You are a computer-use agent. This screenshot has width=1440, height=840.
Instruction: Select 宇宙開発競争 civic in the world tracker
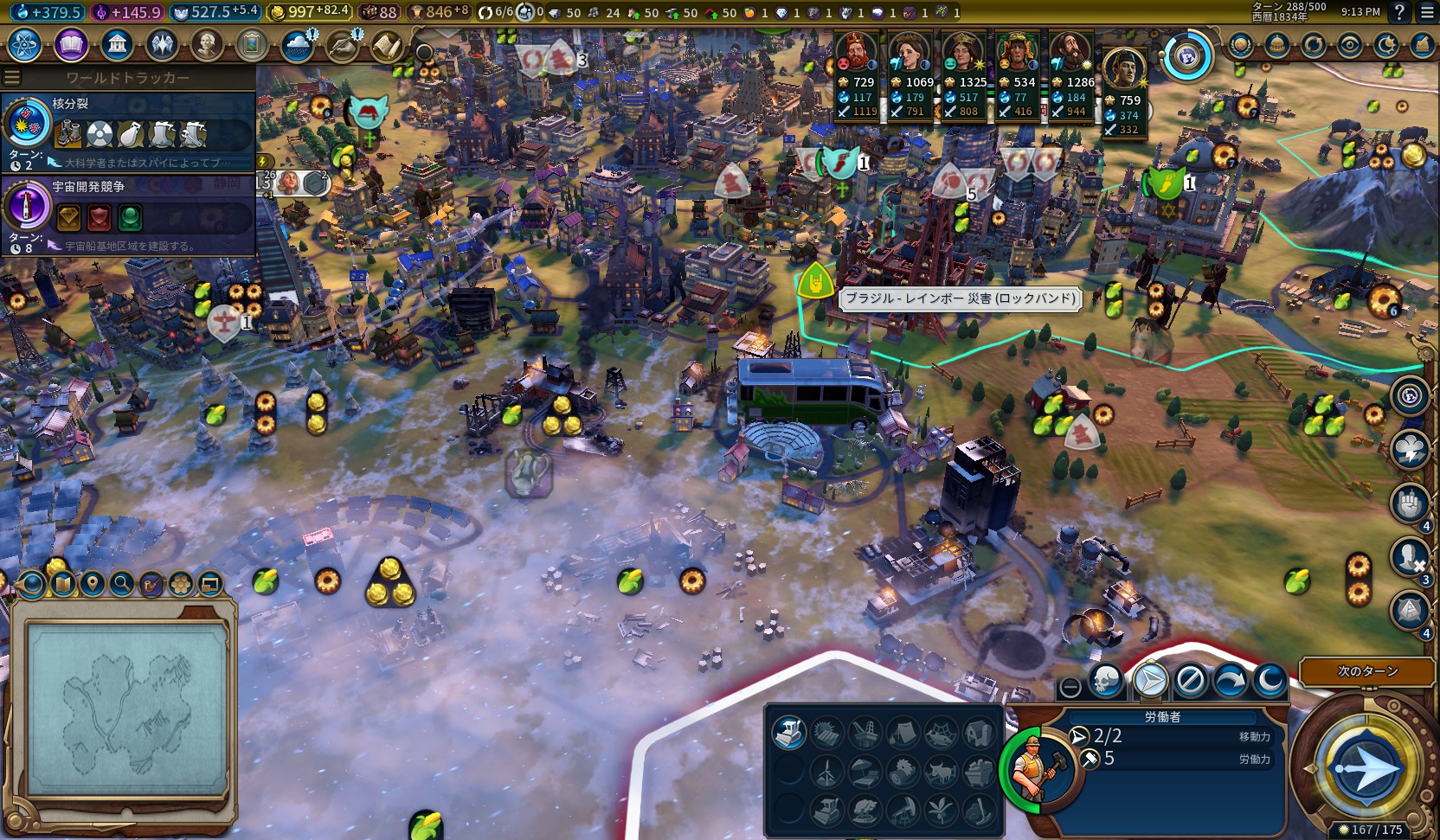tap(128, 213)
